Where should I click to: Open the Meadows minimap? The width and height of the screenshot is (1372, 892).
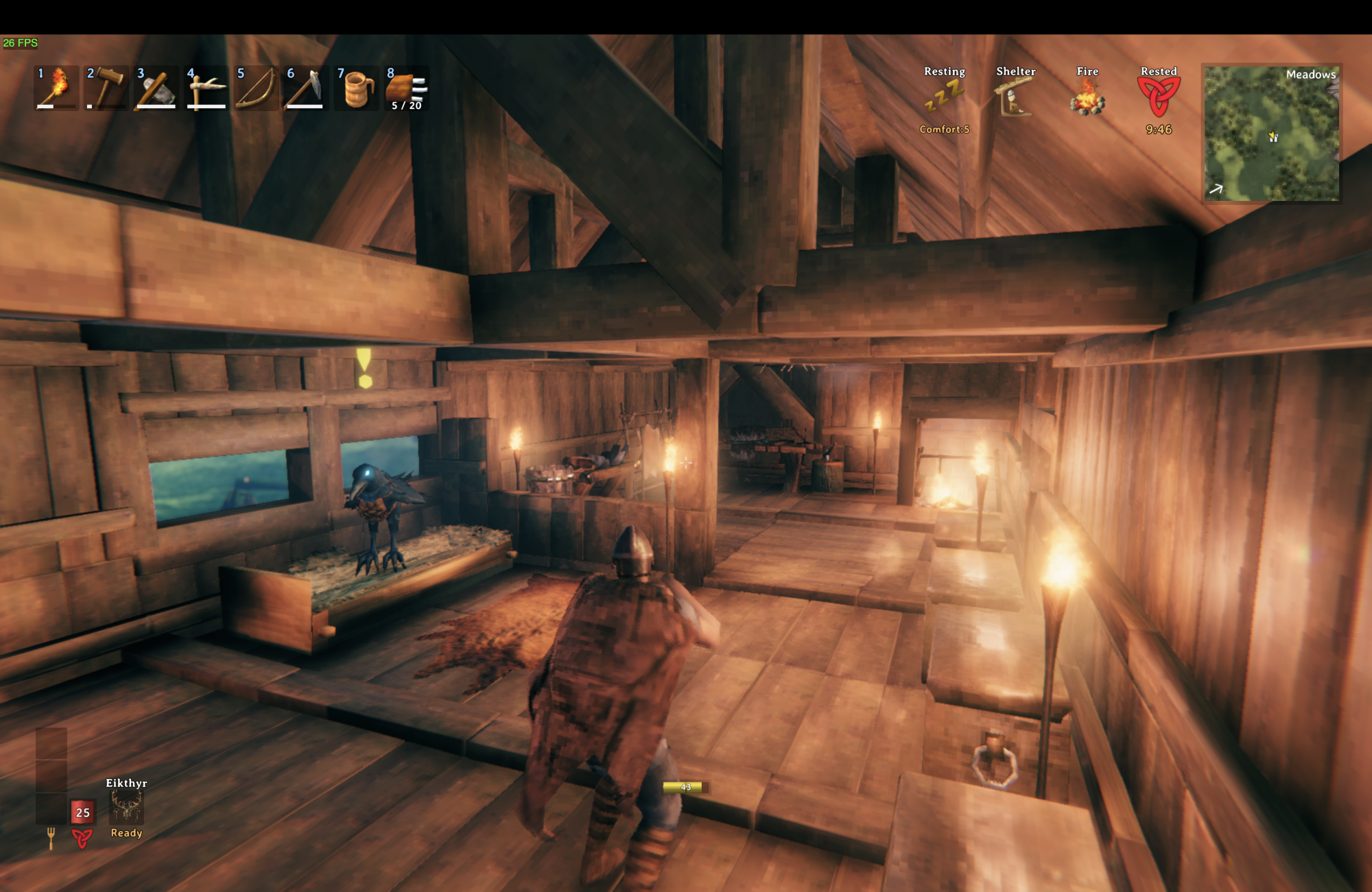1272,134
